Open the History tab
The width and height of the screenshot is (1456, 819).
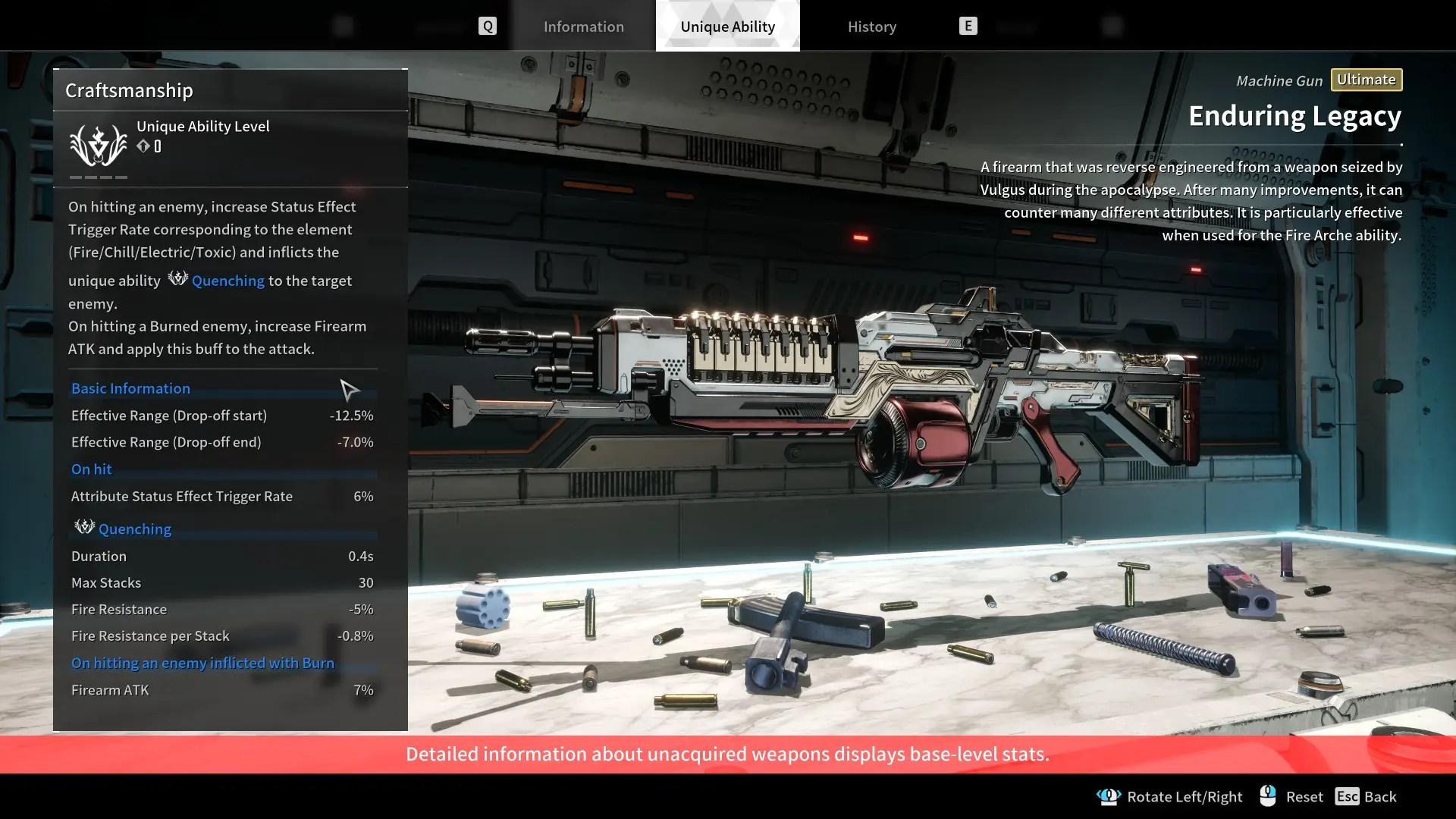[871, 26]
